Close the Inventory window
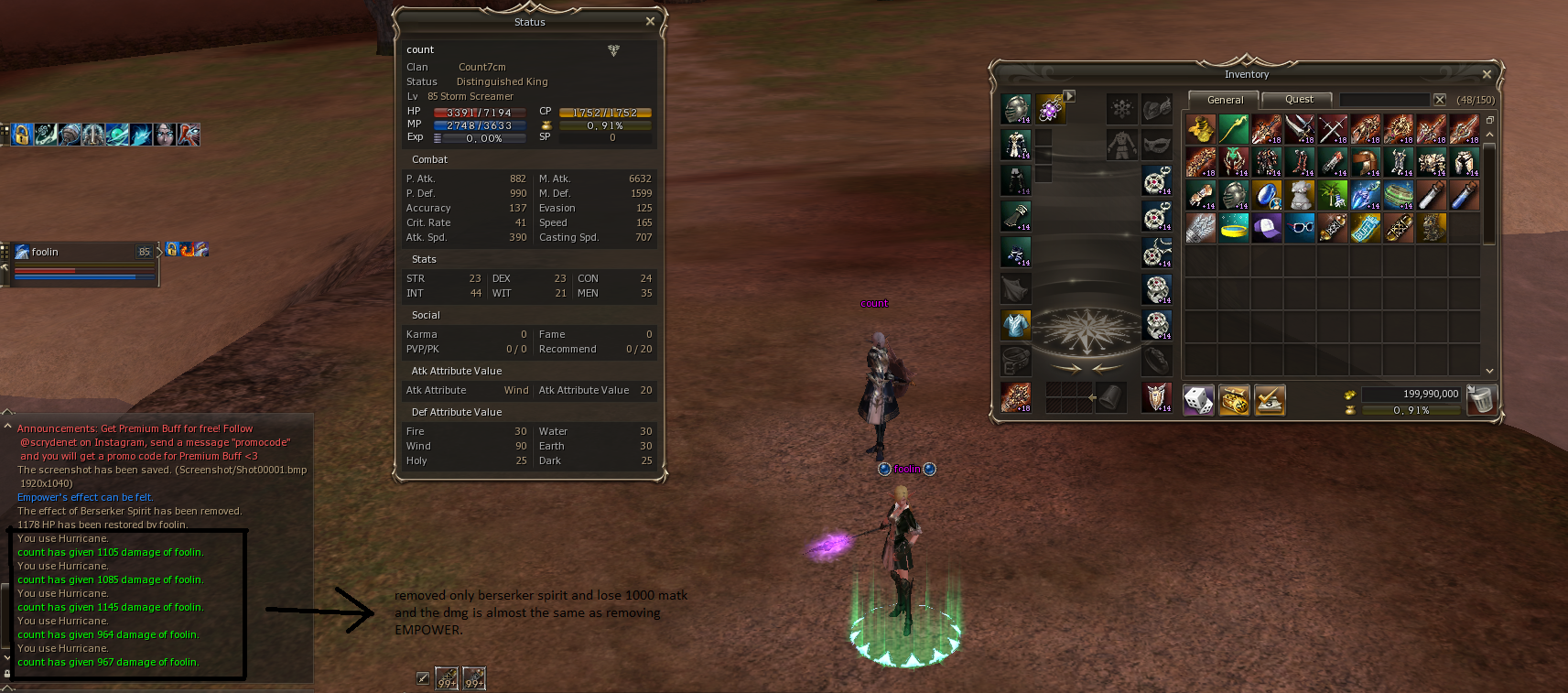The height and width of the screenshot is (693, 1568). coord(1487,74)
